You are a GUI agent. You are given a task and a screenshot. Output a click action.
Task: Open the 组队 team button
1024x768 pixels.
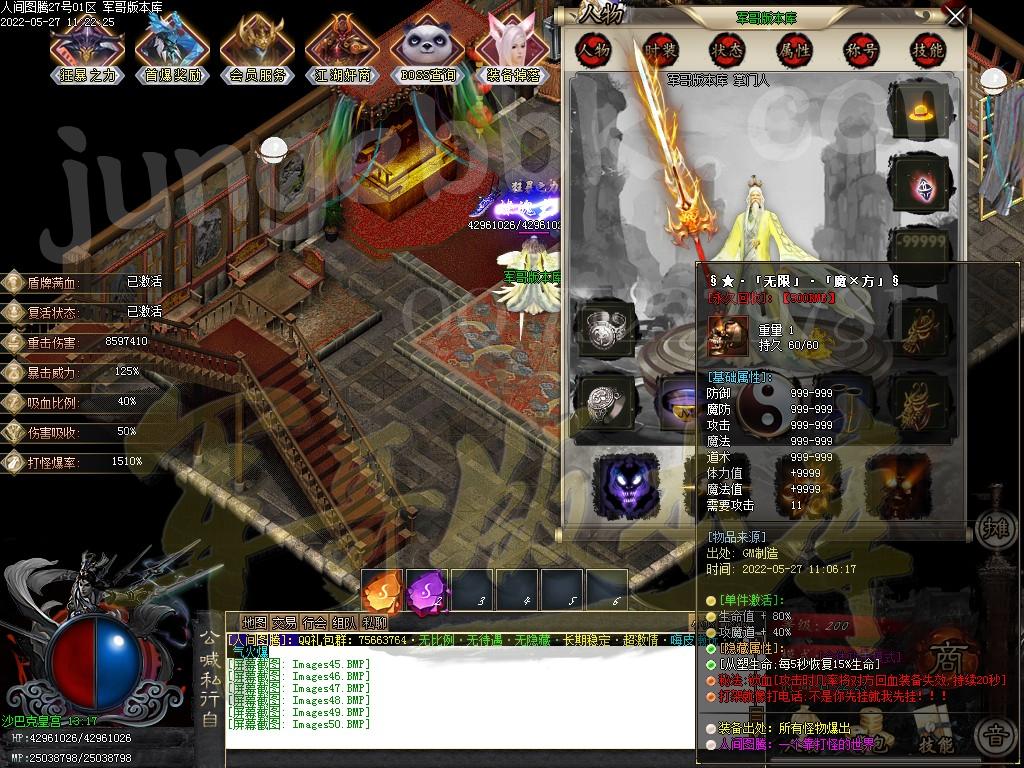point(345,622)
